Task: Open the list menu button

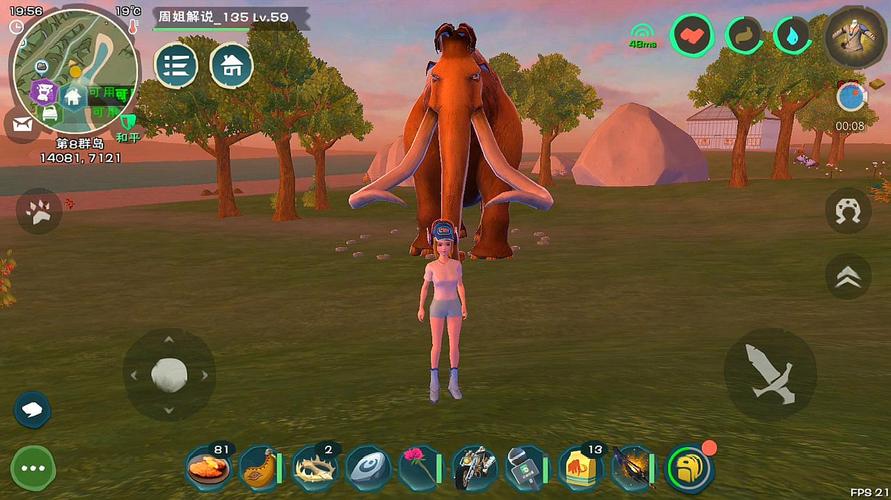Action: tap(177, 65)
